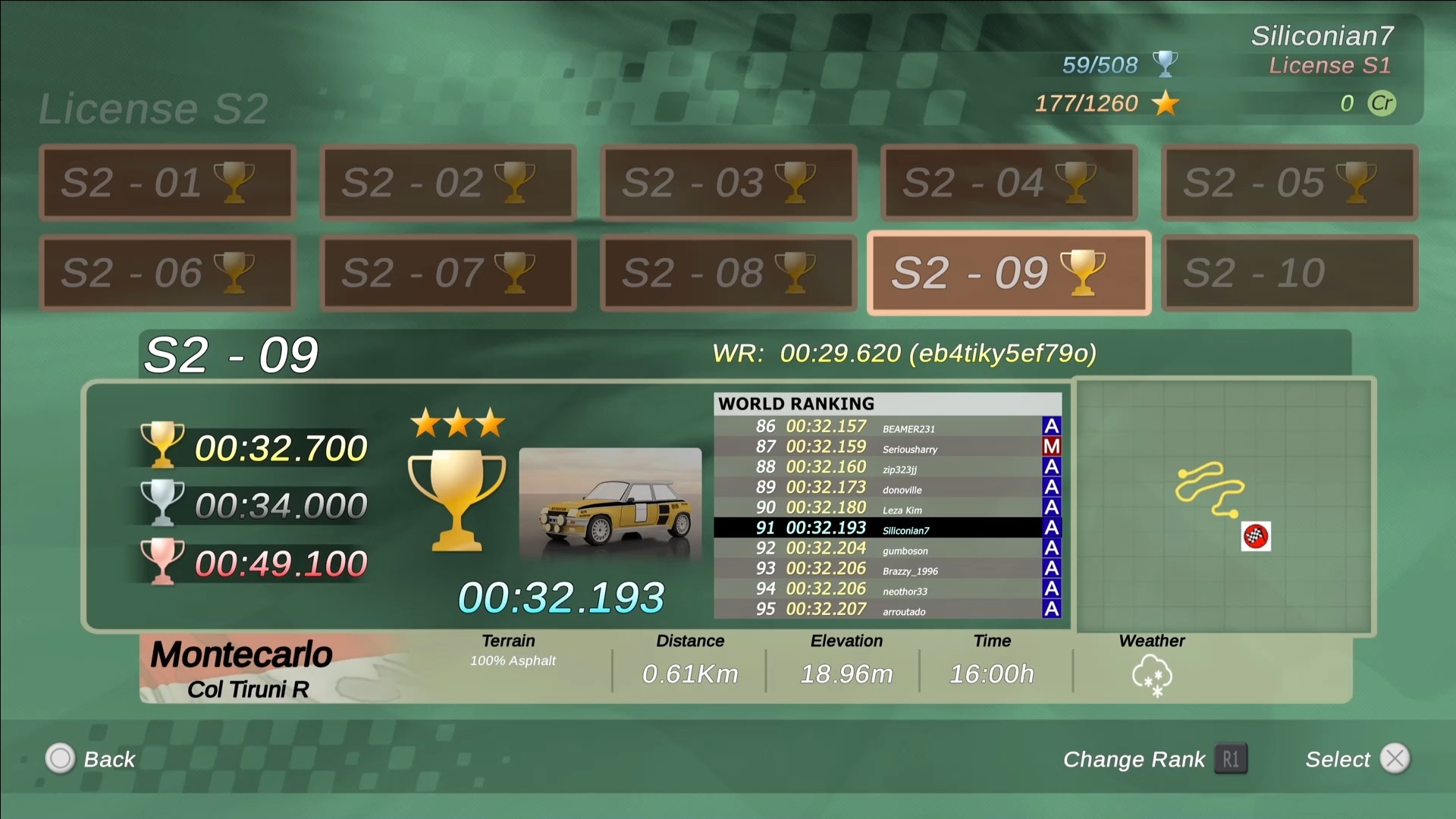This screenshot has width=1456, height=819.
Task: Choose arroutado's rank 95 row
Action: tap(887, 610)
